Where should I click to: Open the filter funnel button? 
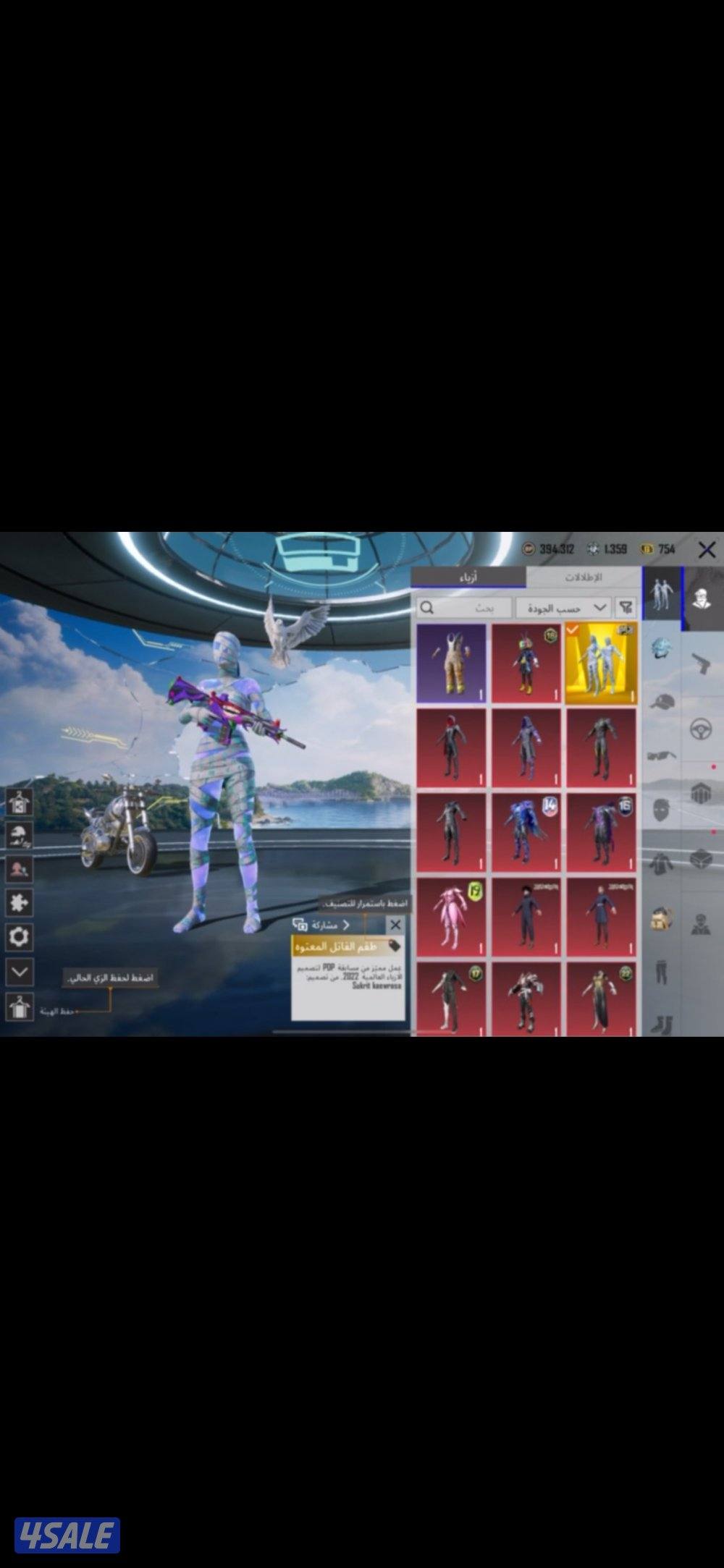626,608
